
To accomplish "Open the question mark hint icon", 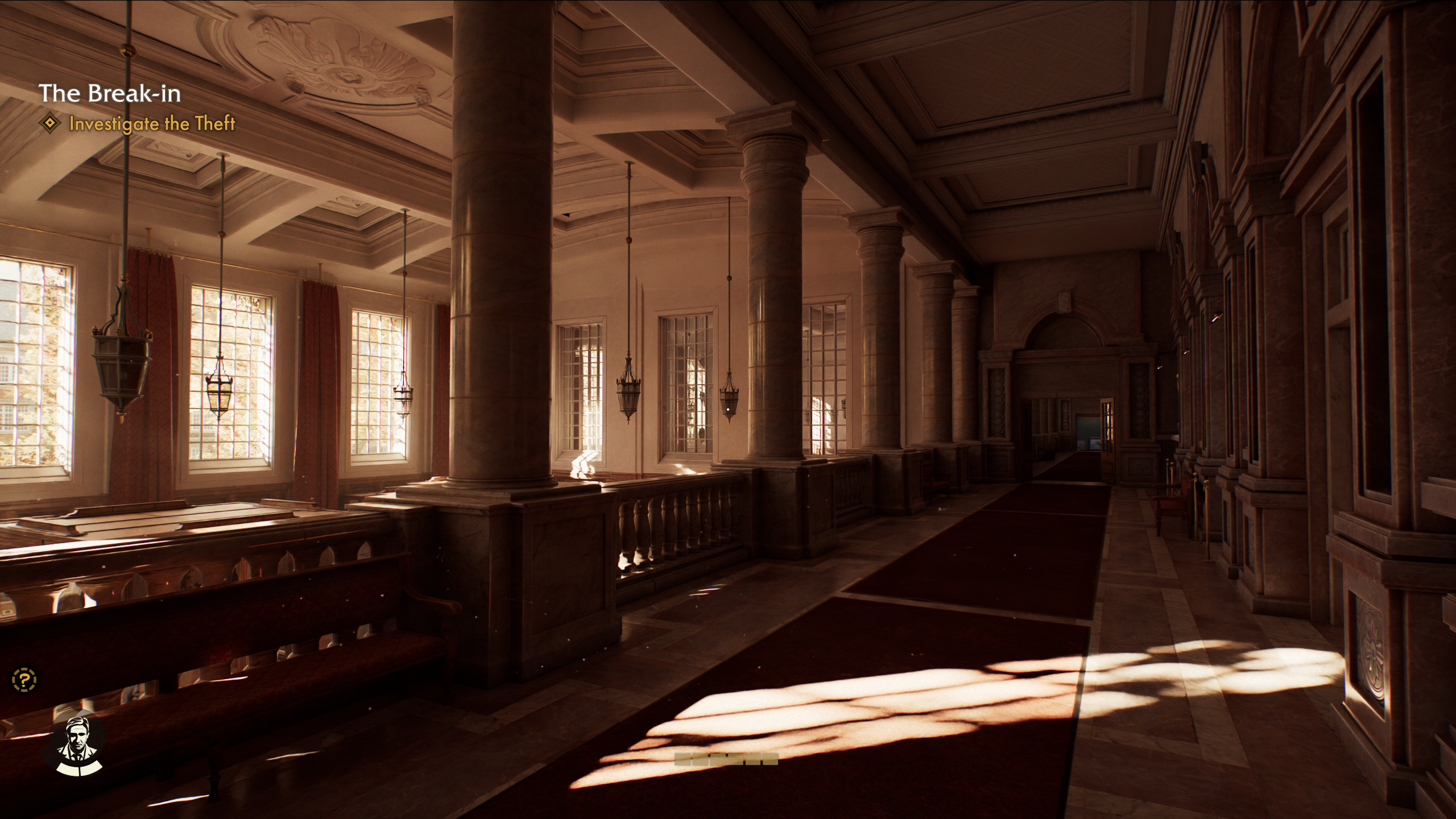I will 24,679.
